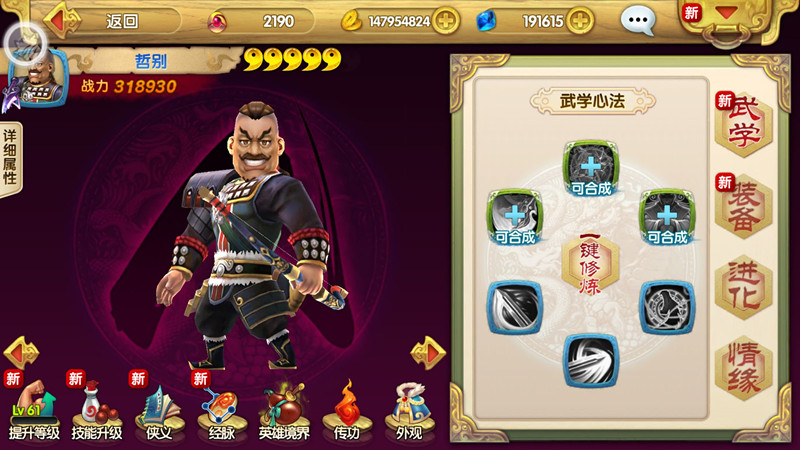Show the next hero with right arrow
Image resolution: width=800 pixels, height=450 pixels.
(428, 352)
